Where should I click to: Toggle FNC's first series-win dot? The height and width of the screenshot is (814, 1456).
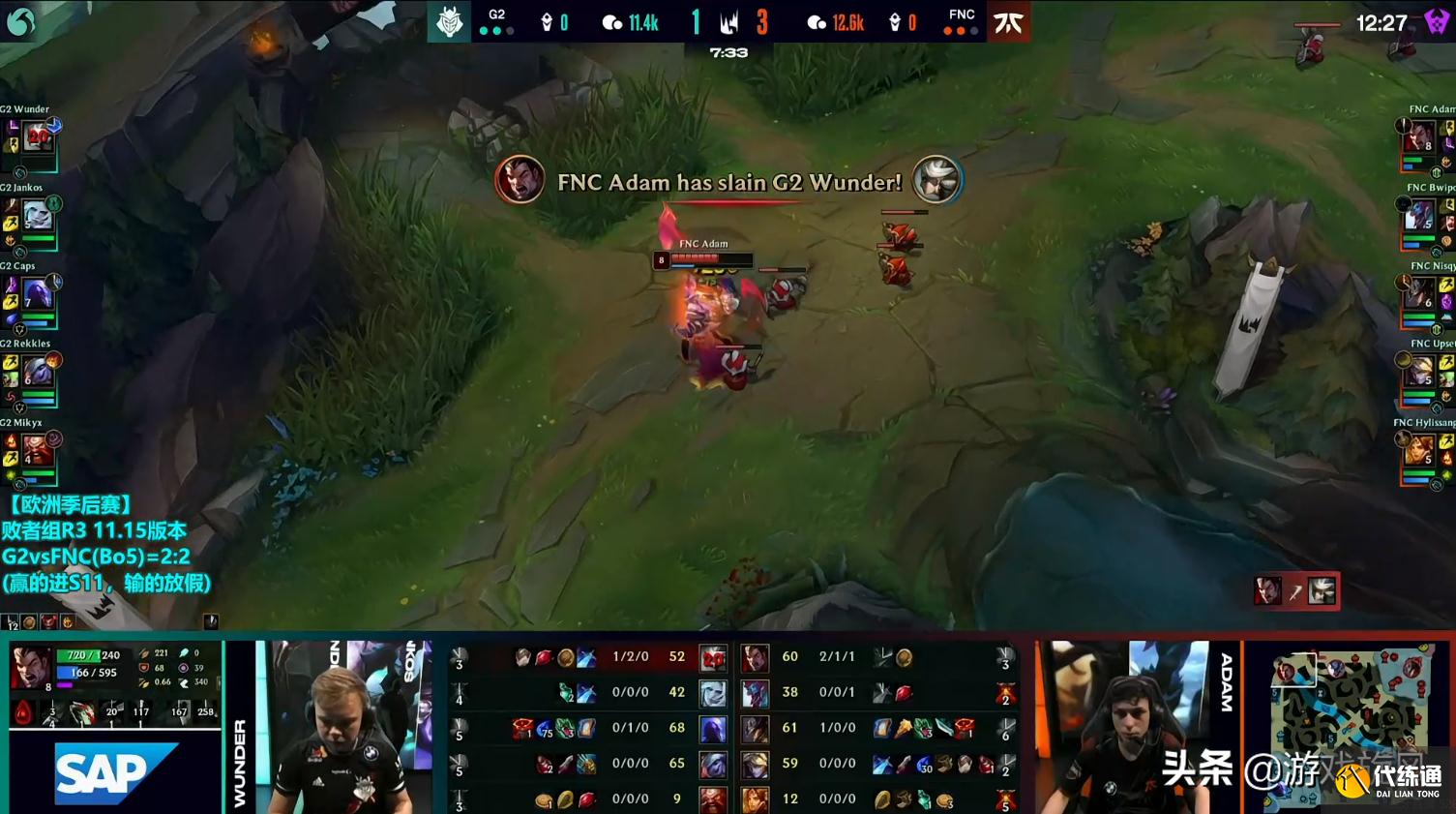pyautogui.click(x=948, y=29)
